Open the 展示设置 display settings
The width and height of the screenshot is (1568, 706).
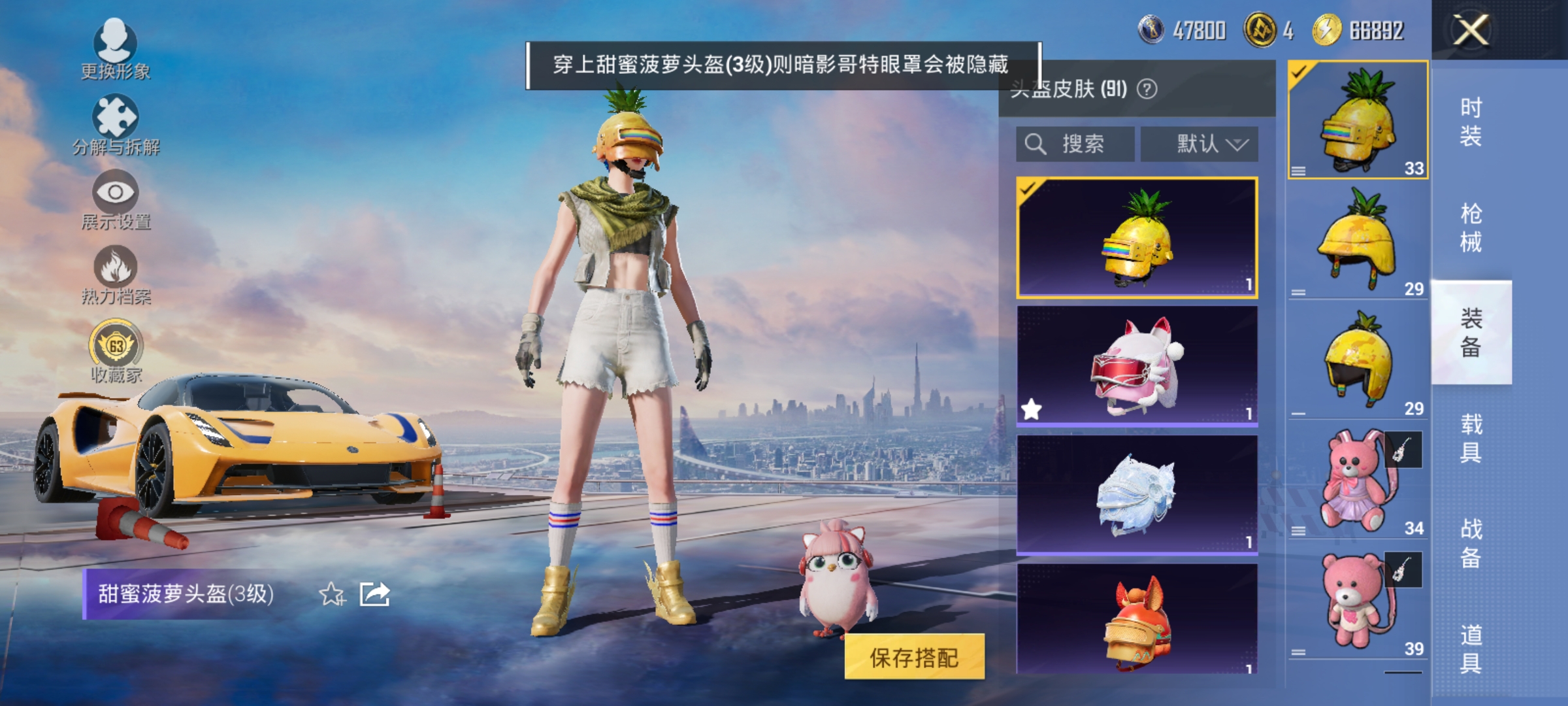point(114,196)
